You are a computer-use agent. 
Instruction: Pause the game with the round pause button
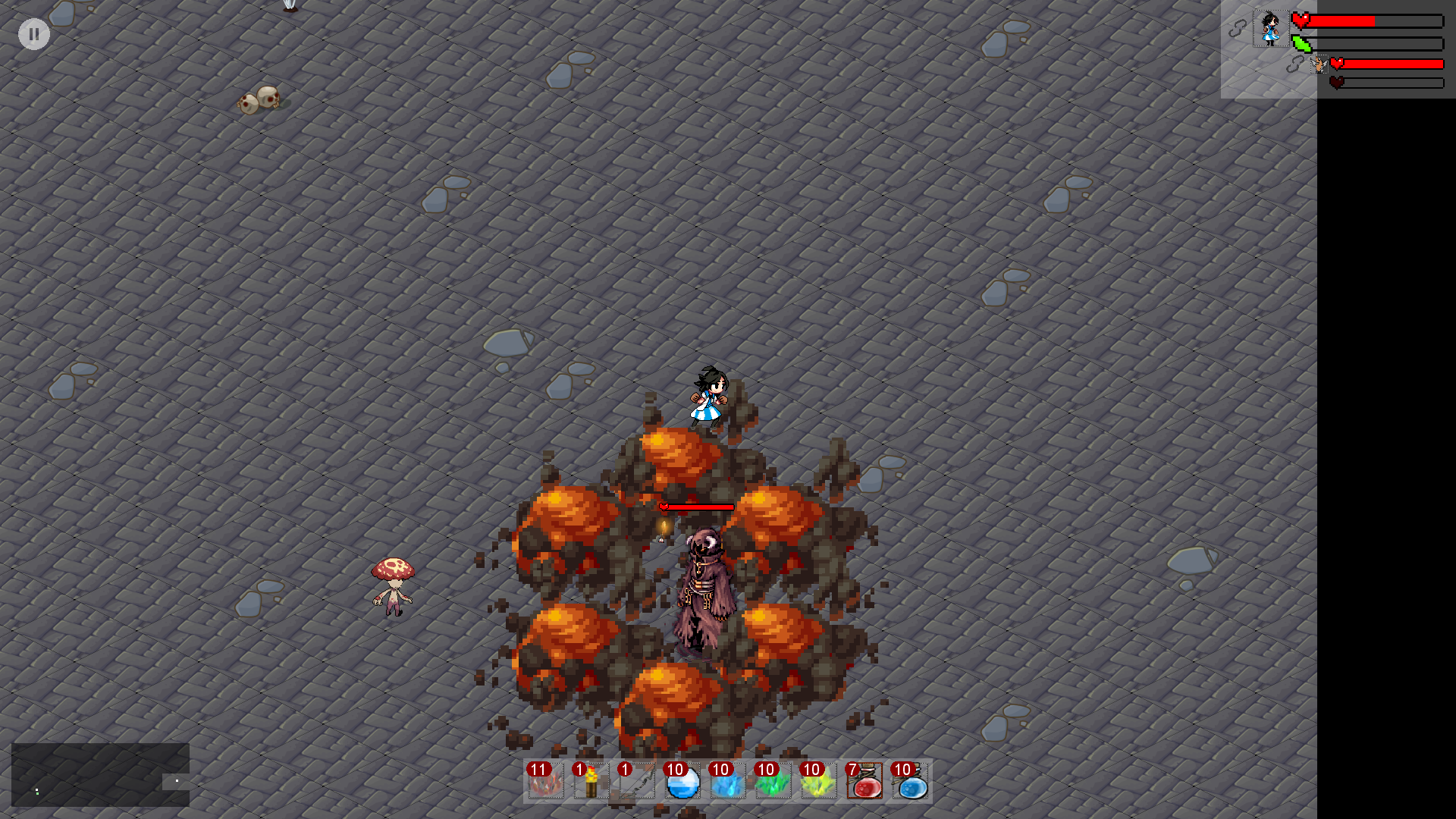coord(34,34)
